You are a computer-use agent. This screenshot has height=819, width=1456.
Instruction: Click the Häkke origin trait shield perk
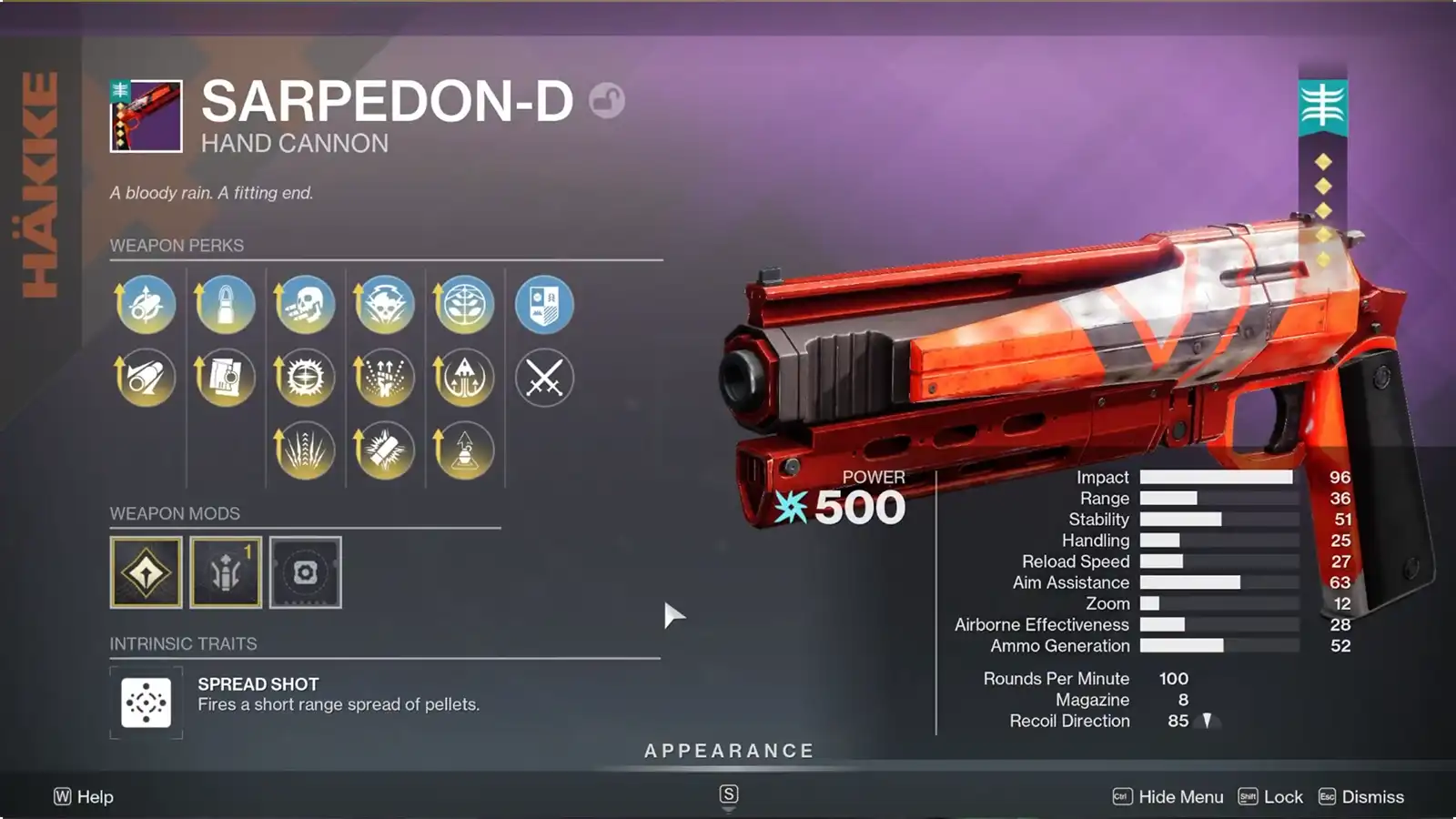click(x=544, y=305)
